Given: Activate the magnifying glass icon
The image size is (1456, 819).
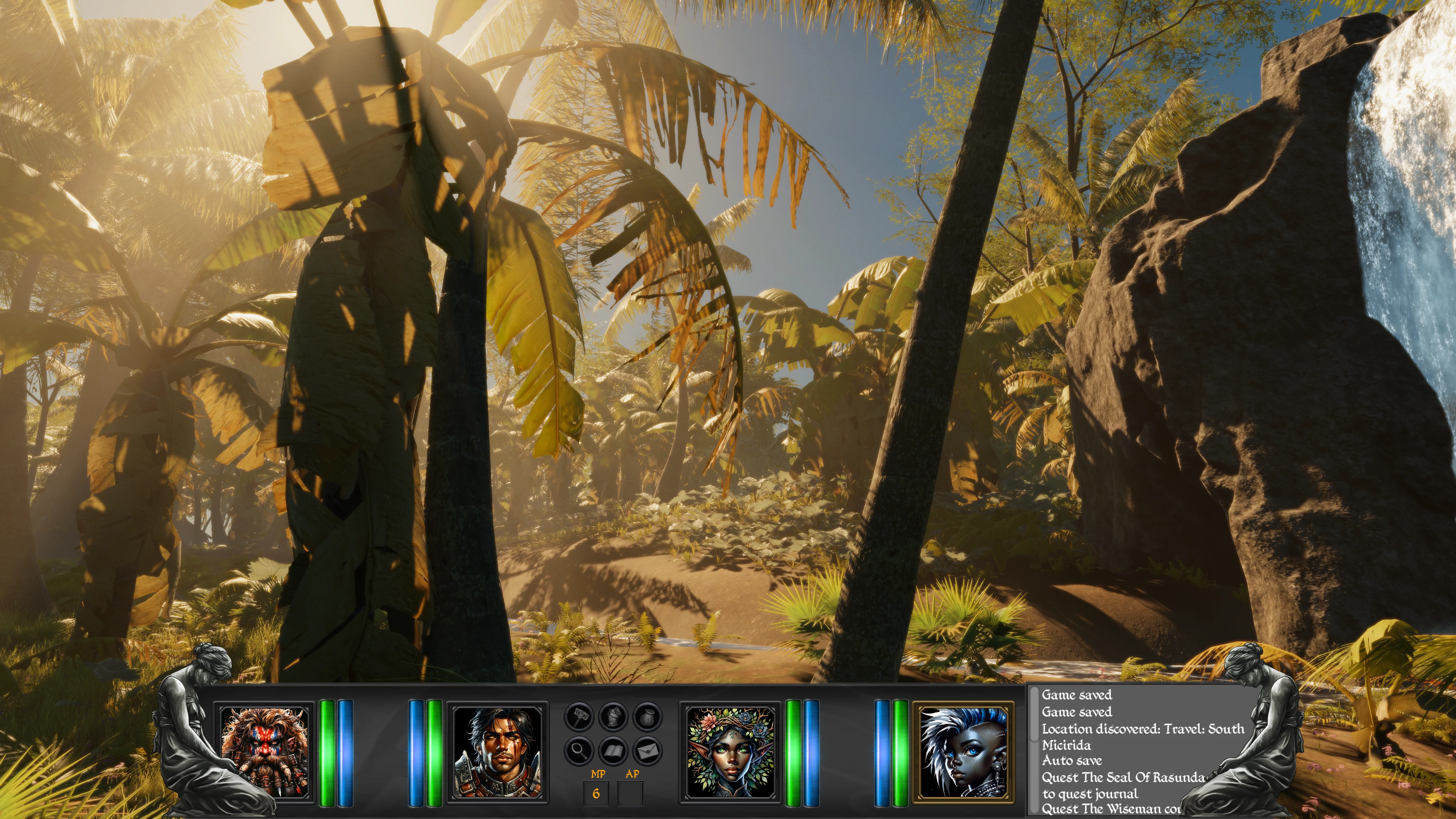Looking at the screenshot, I should pyautogui.click(x=579, y=751).
